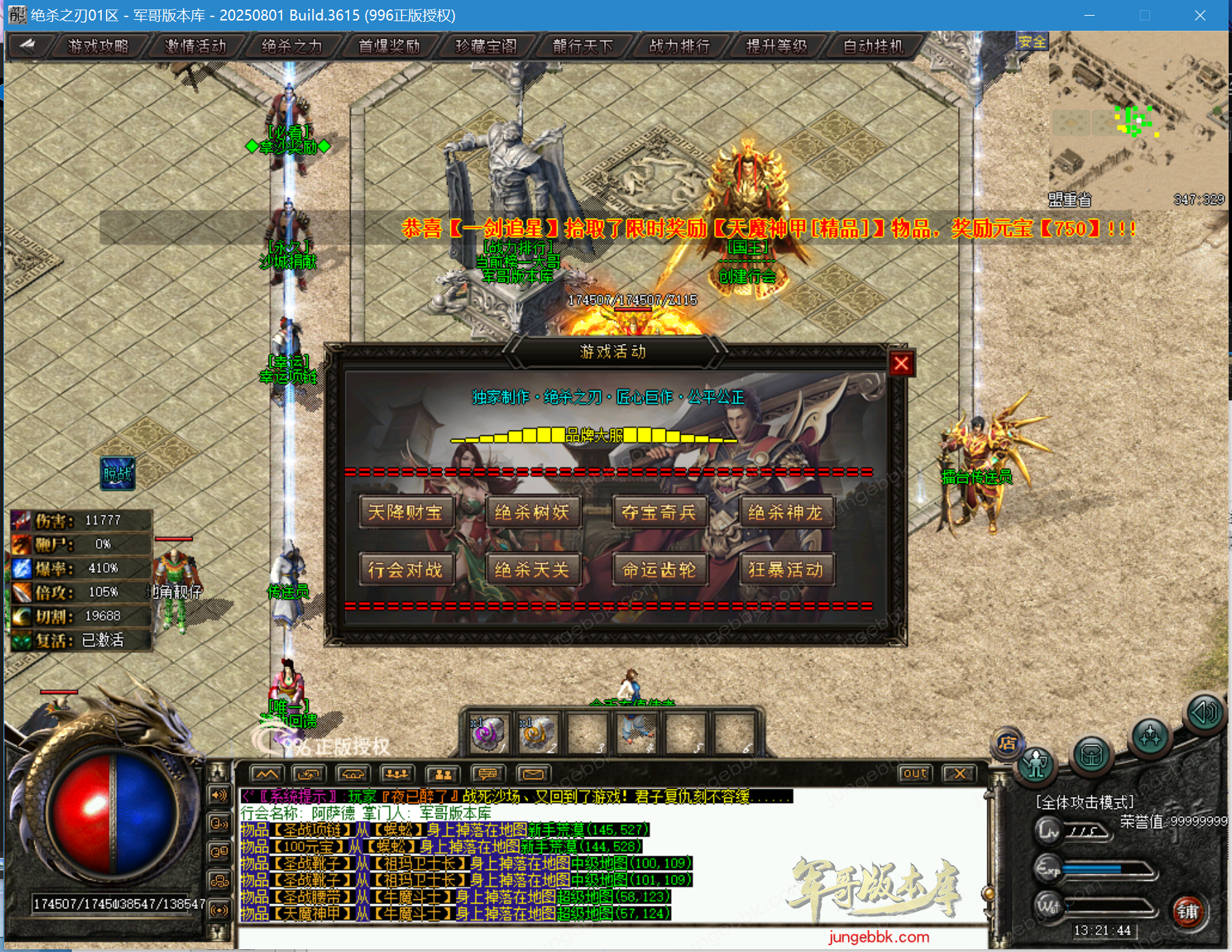Collapse the chat panel with the out button
This screenshot has width=1232, height=952.
[915, 773]
